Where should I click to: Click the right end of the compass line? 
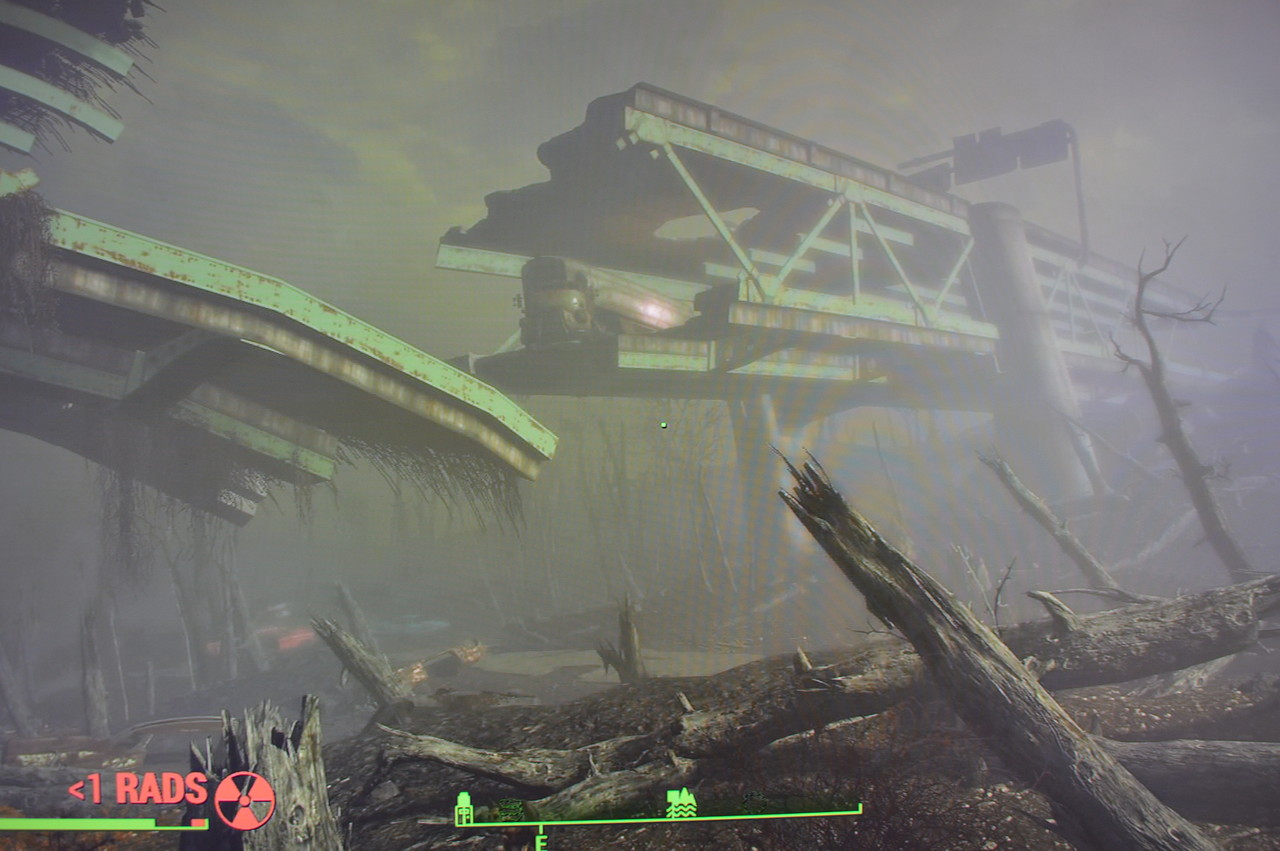[858, 808]
